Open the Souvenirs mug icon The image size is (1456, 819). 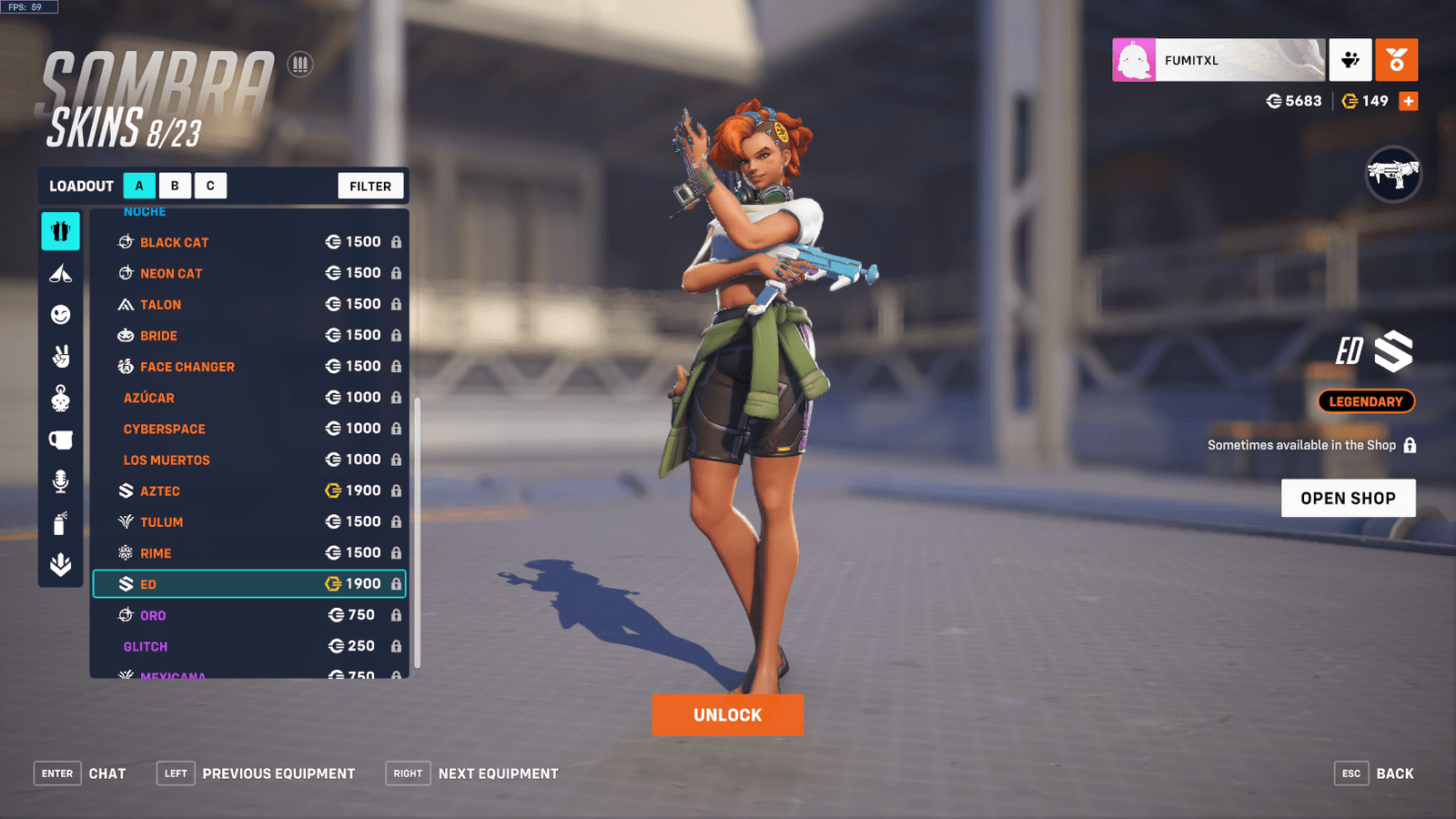(x=60, y=437)
